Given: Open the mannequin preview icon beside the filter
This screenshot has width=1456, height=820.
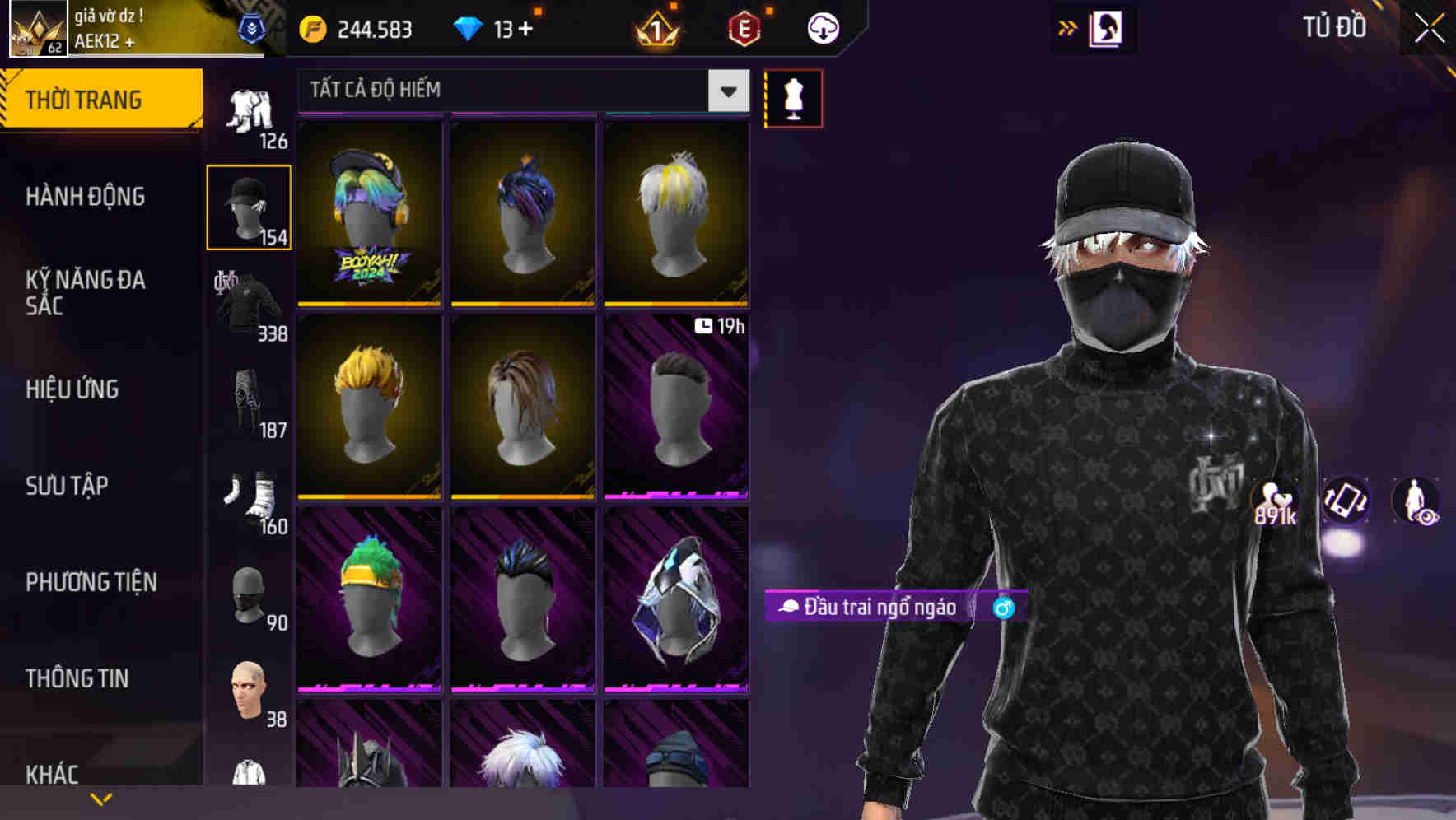Looking at the screenshot, I should 793,97.
